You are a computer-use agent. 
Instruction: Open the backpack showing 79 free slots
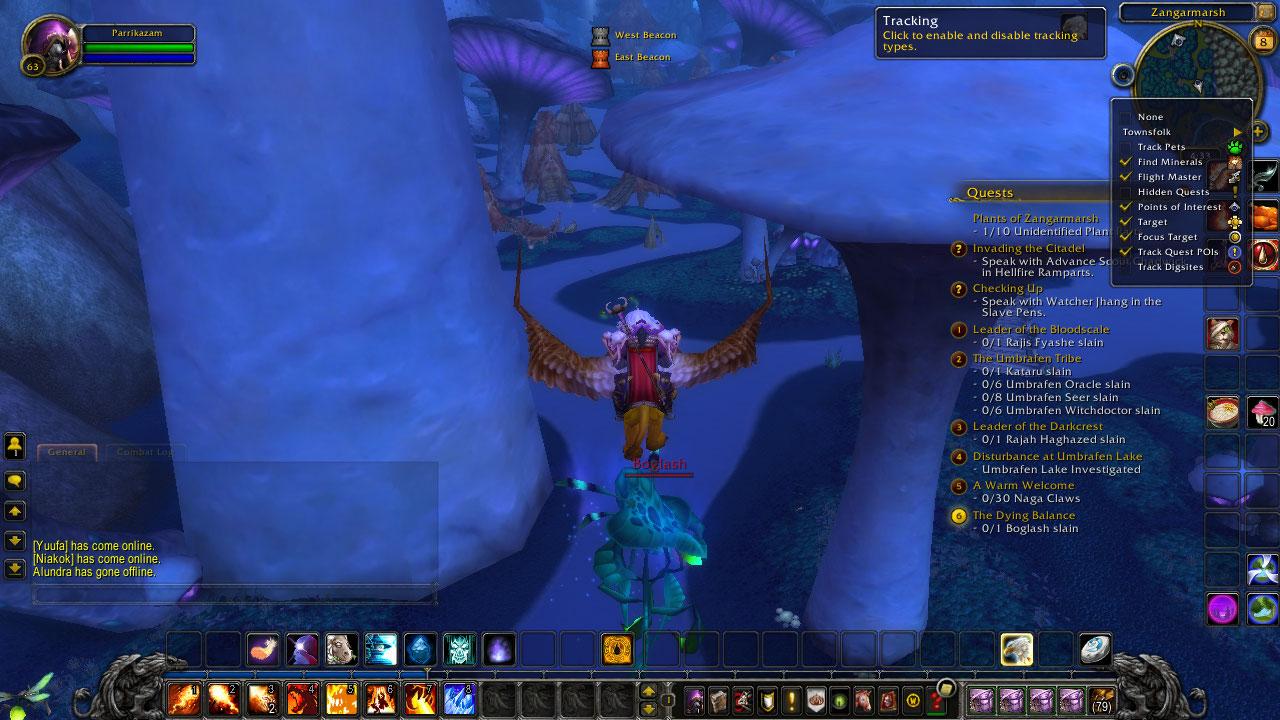click(x=1101, y=699)
